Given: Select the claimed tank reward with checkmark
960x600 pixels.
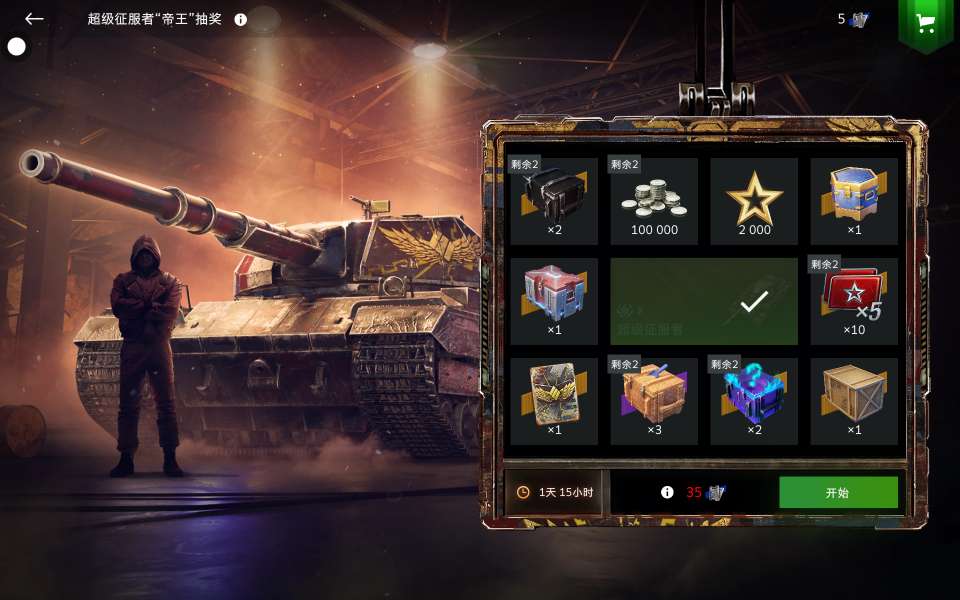Looking at the screenshot, I should pos(704,301).
